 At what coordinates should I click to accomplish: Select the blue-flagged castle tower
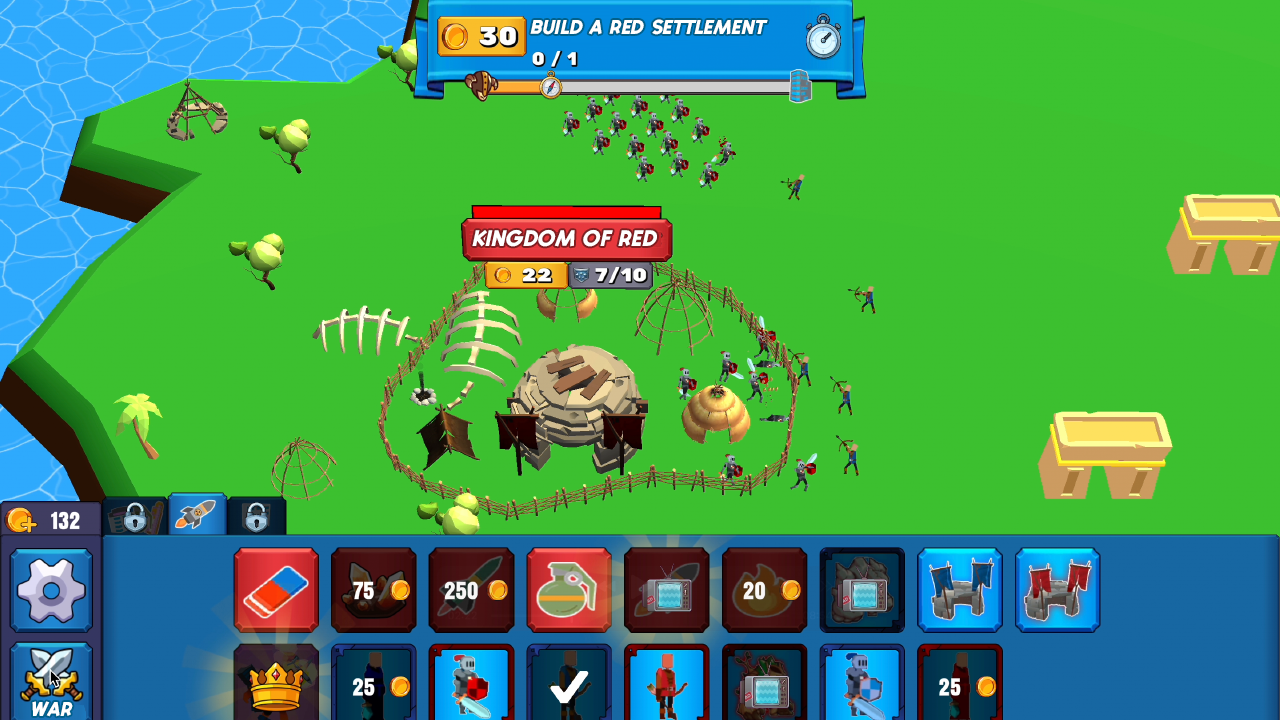click(960, 590)
